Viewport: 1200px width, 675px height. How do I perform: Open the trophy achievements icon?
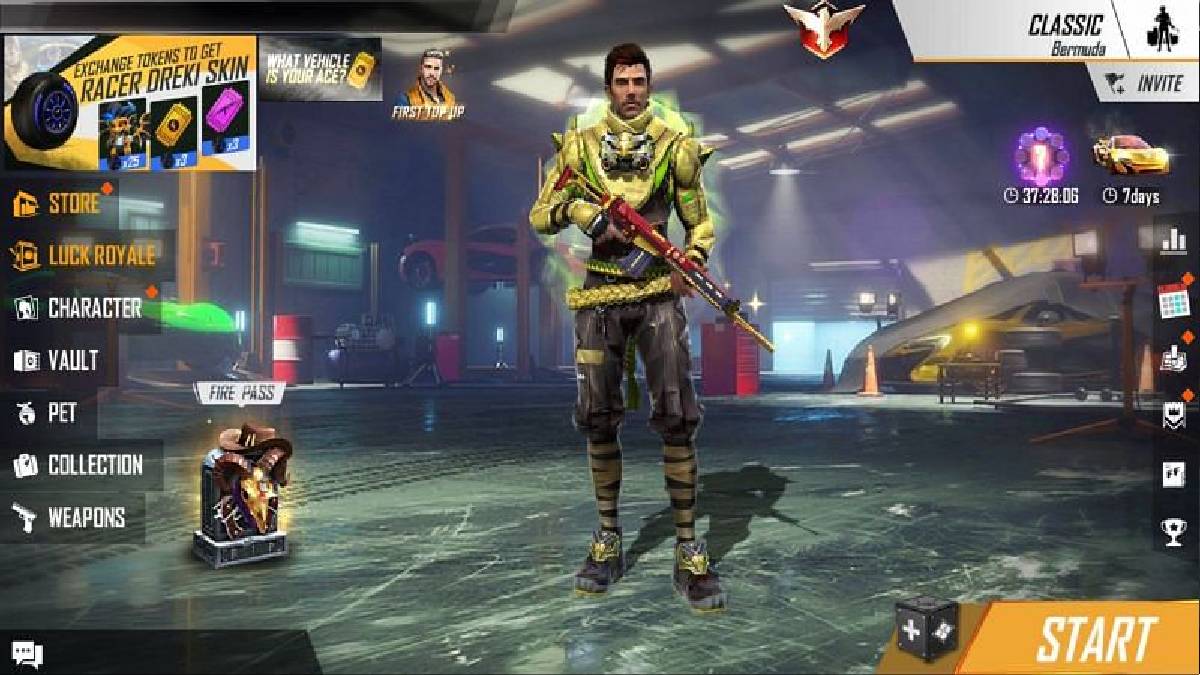[x=1173, y=531]
